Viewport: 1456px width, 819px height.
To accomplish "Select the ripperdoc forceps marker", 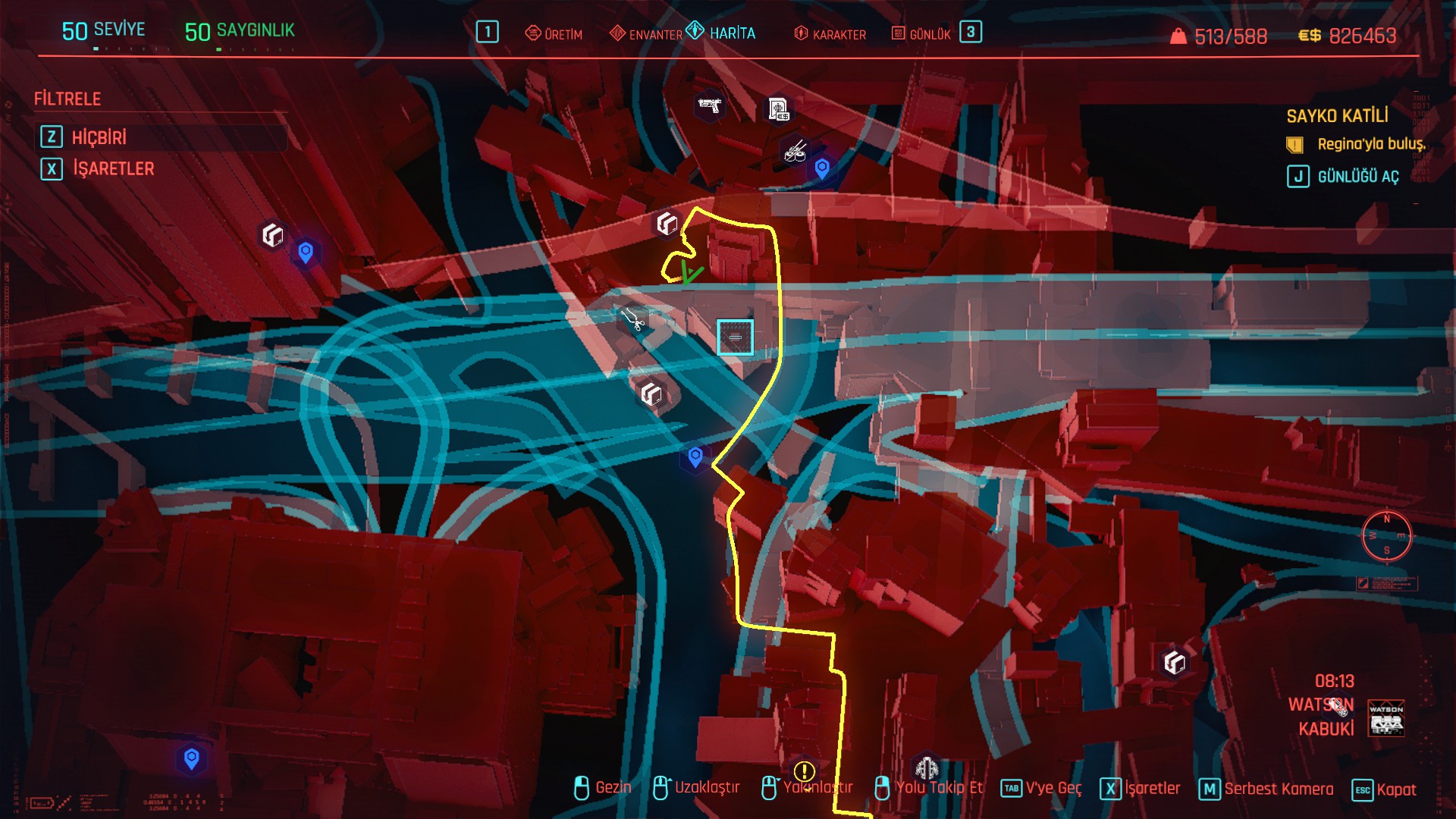I will (632, 318).
